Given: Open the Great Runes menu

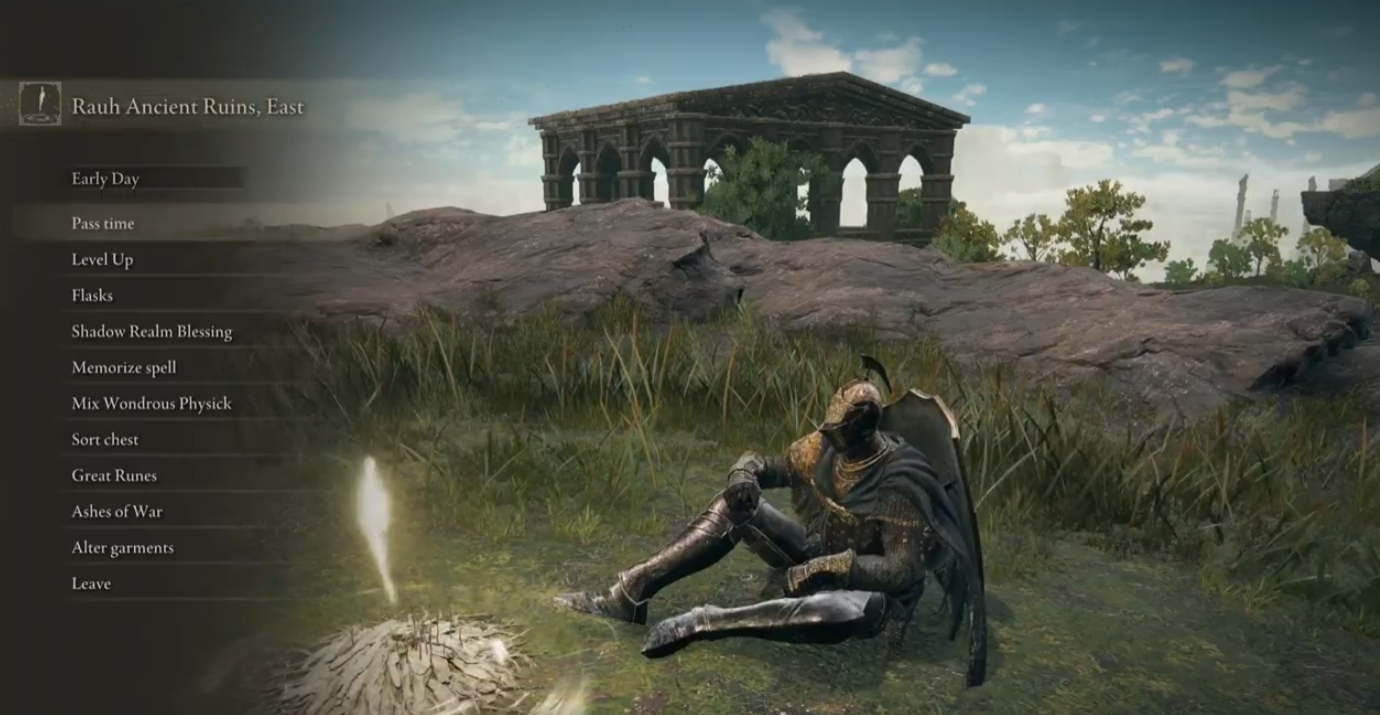Looking at the screenshot, I should pos(114,476).
